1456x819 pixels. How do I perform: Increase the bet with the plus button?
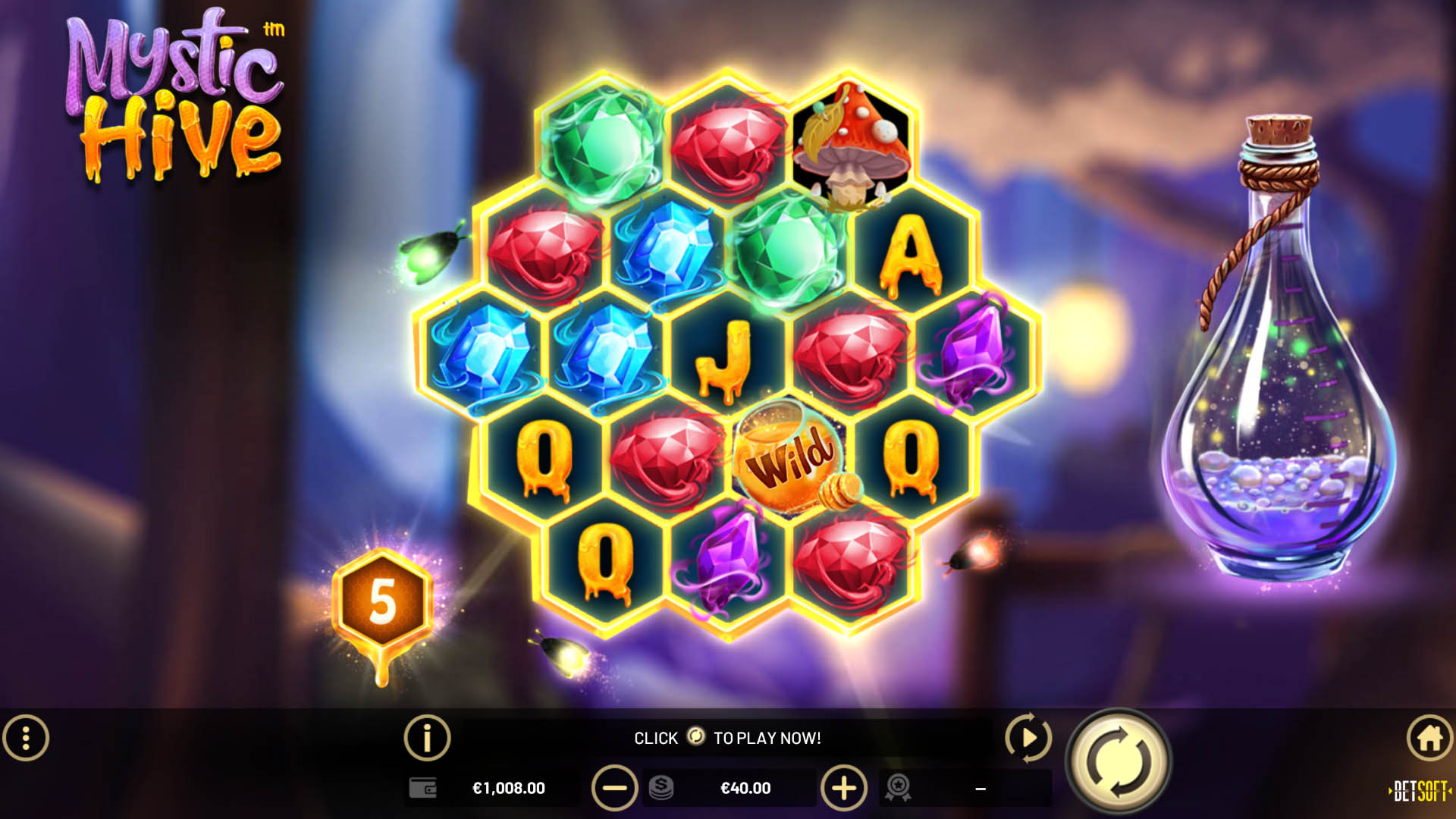[x=843, y=789]
